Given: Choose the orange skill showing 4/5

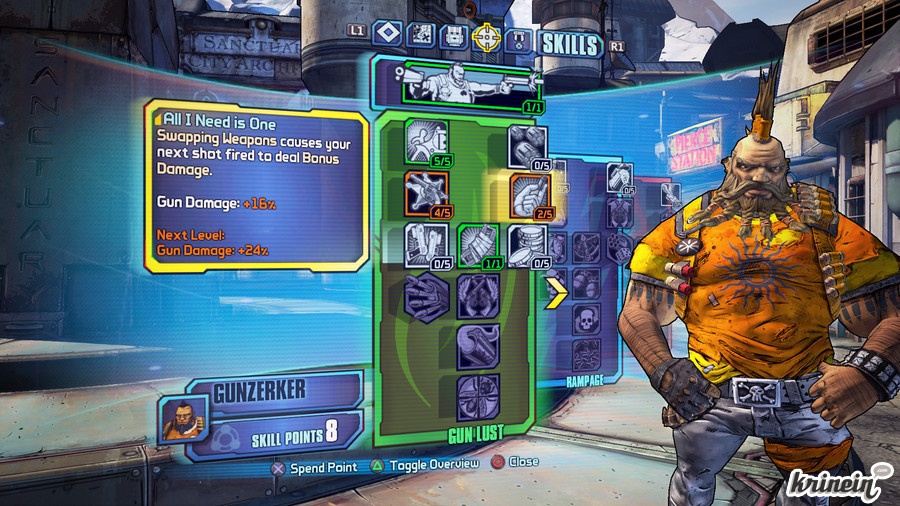Looking at the screenshot, I should (426, 191).
